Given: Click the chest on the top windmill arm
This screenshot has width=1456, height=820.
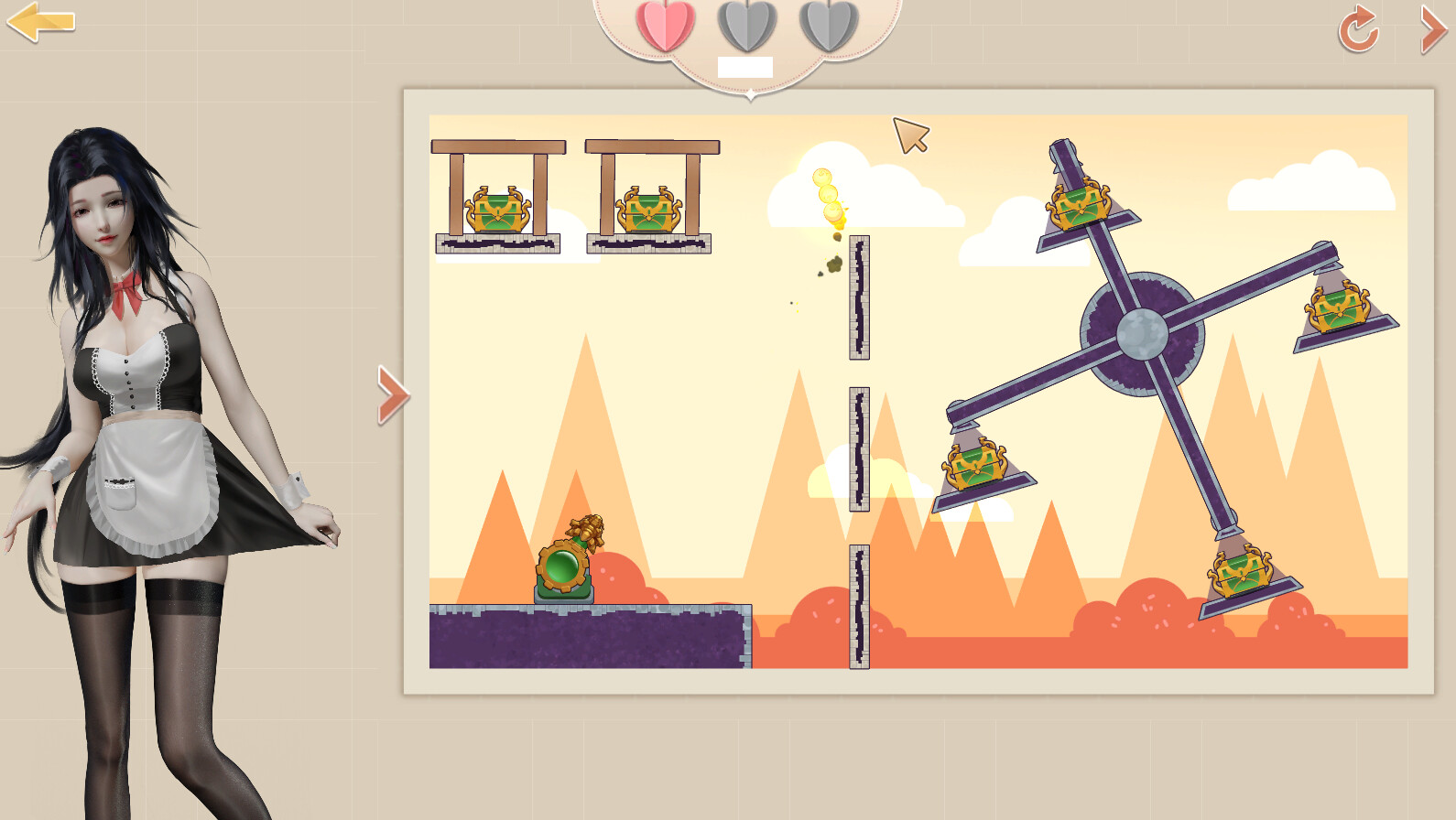Looking at the screenshot, I should pos(1081,201).
